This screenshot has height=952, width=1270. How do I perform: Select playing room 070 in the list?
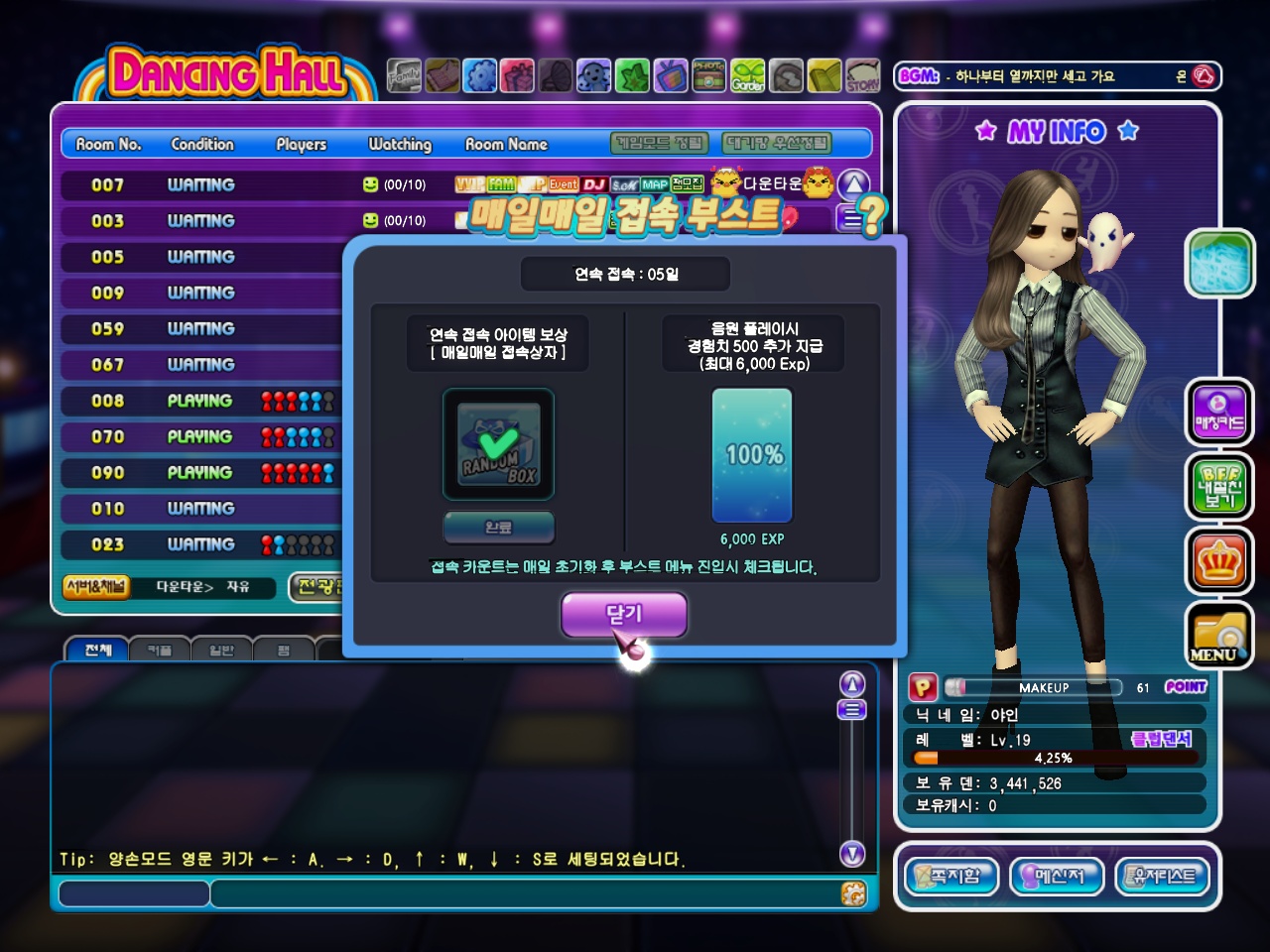click(x=198, y=436)
